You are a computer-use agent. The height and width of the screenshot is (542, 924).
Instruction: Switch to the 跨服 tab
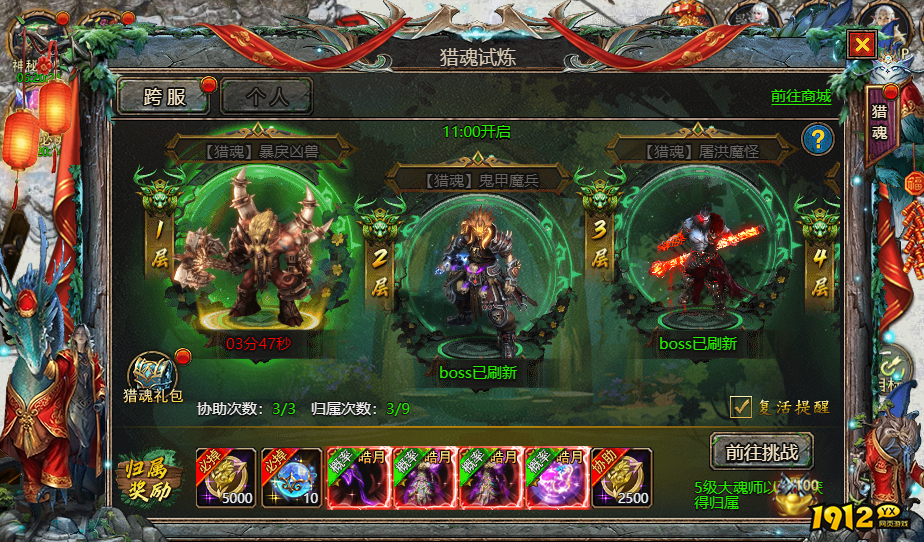[164, 97]
